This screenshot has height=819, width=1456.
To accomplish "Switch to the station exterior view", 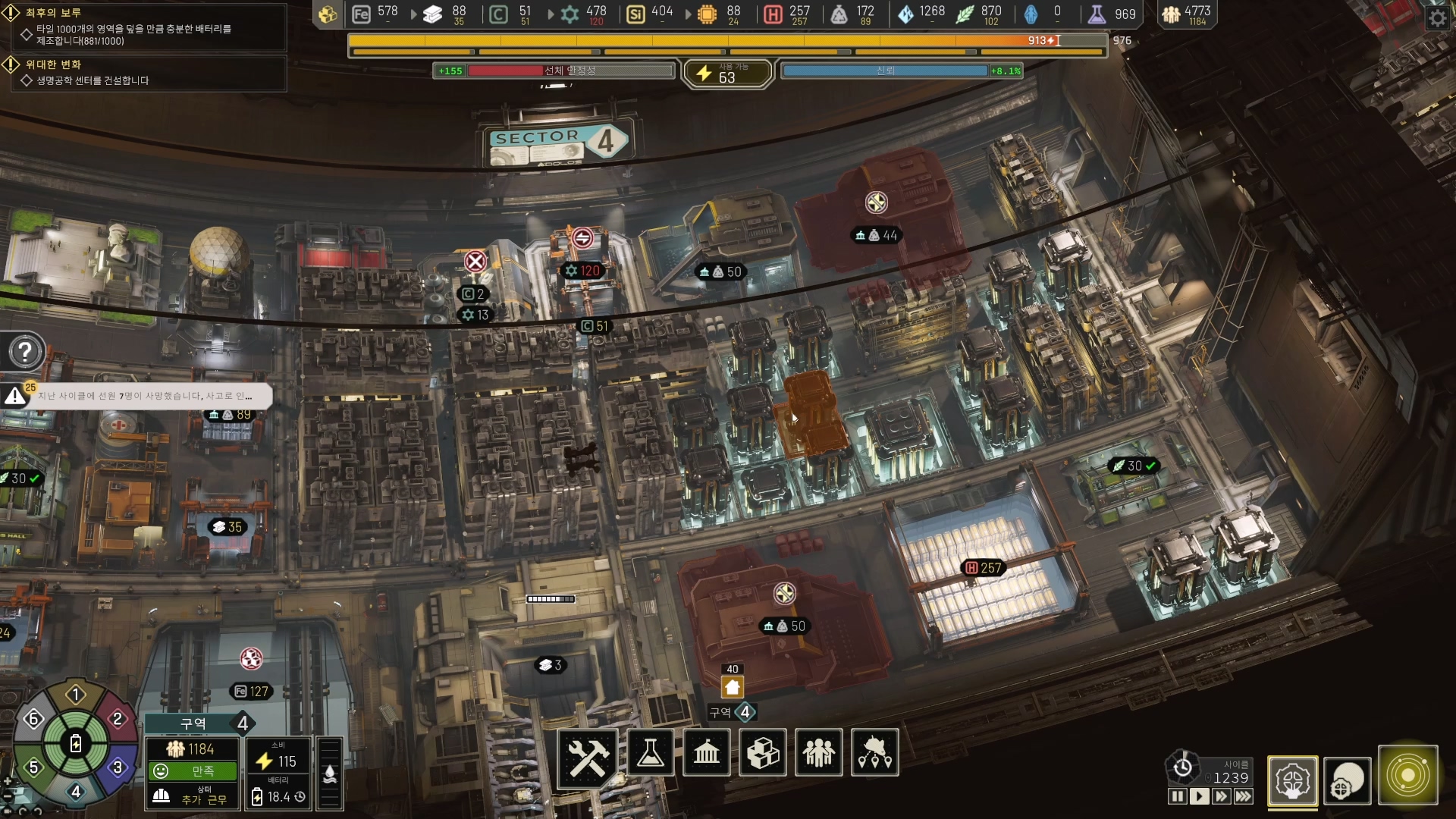I will point(1348,780).
